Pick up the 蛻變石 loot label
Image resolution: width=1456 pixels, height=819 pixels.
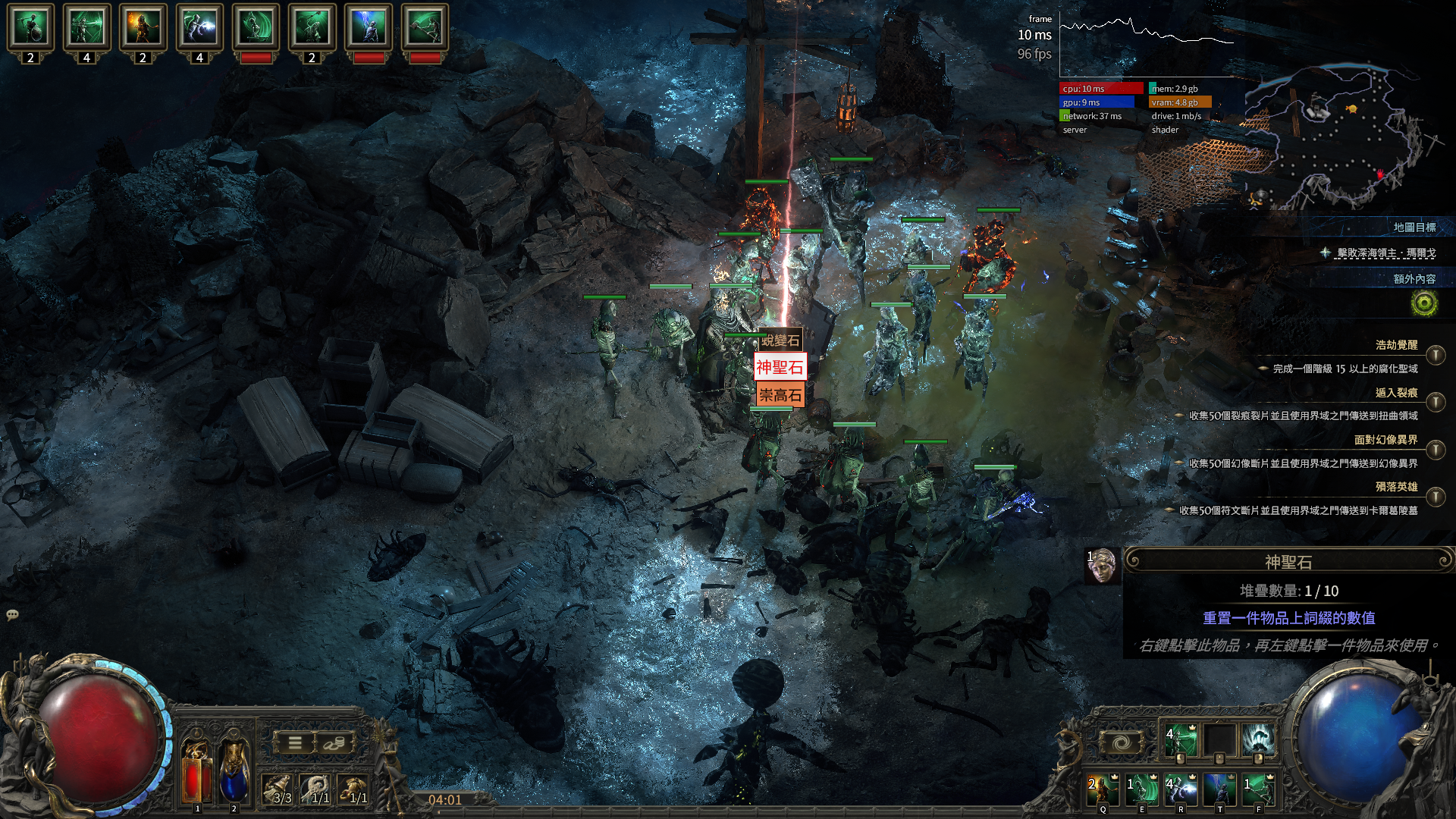coord(780,340)
